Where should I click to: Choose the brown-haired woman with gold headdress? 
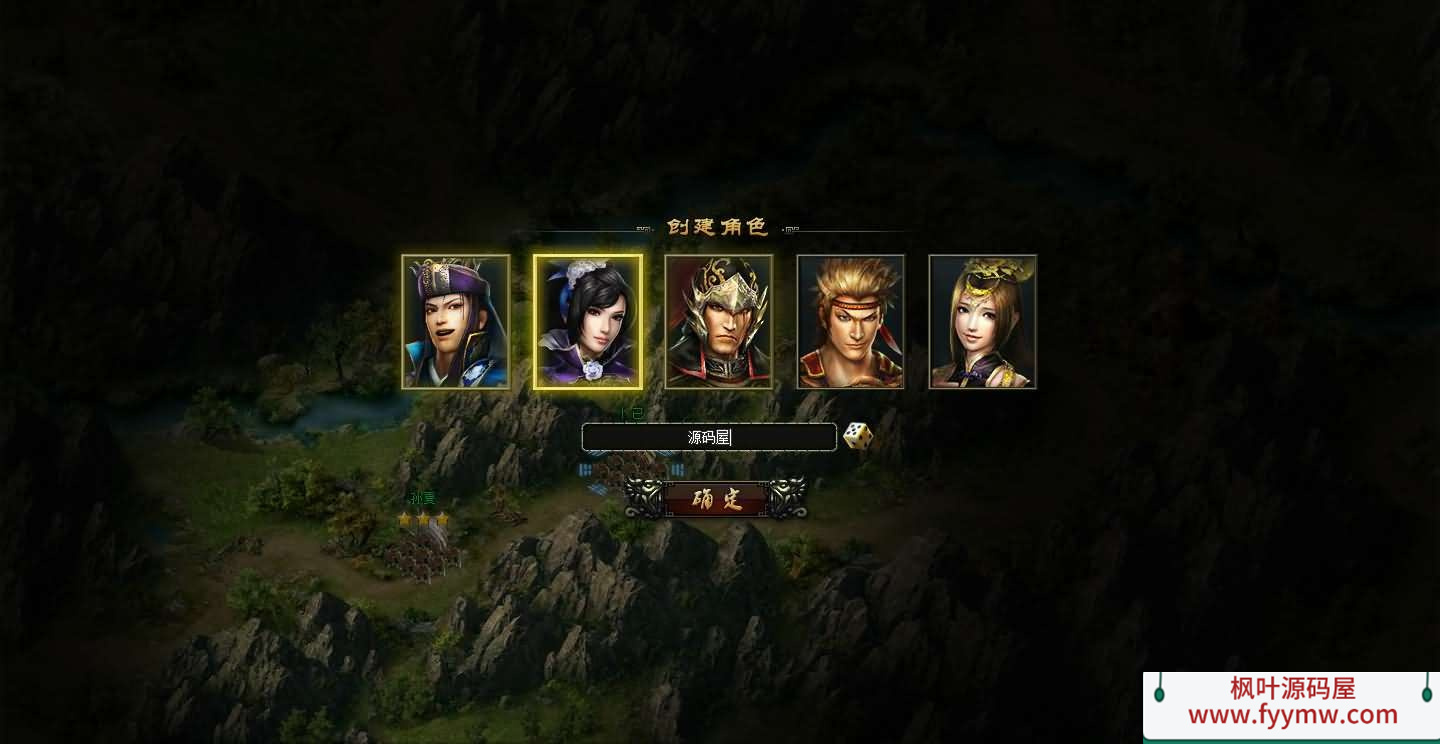click(983, 322)
